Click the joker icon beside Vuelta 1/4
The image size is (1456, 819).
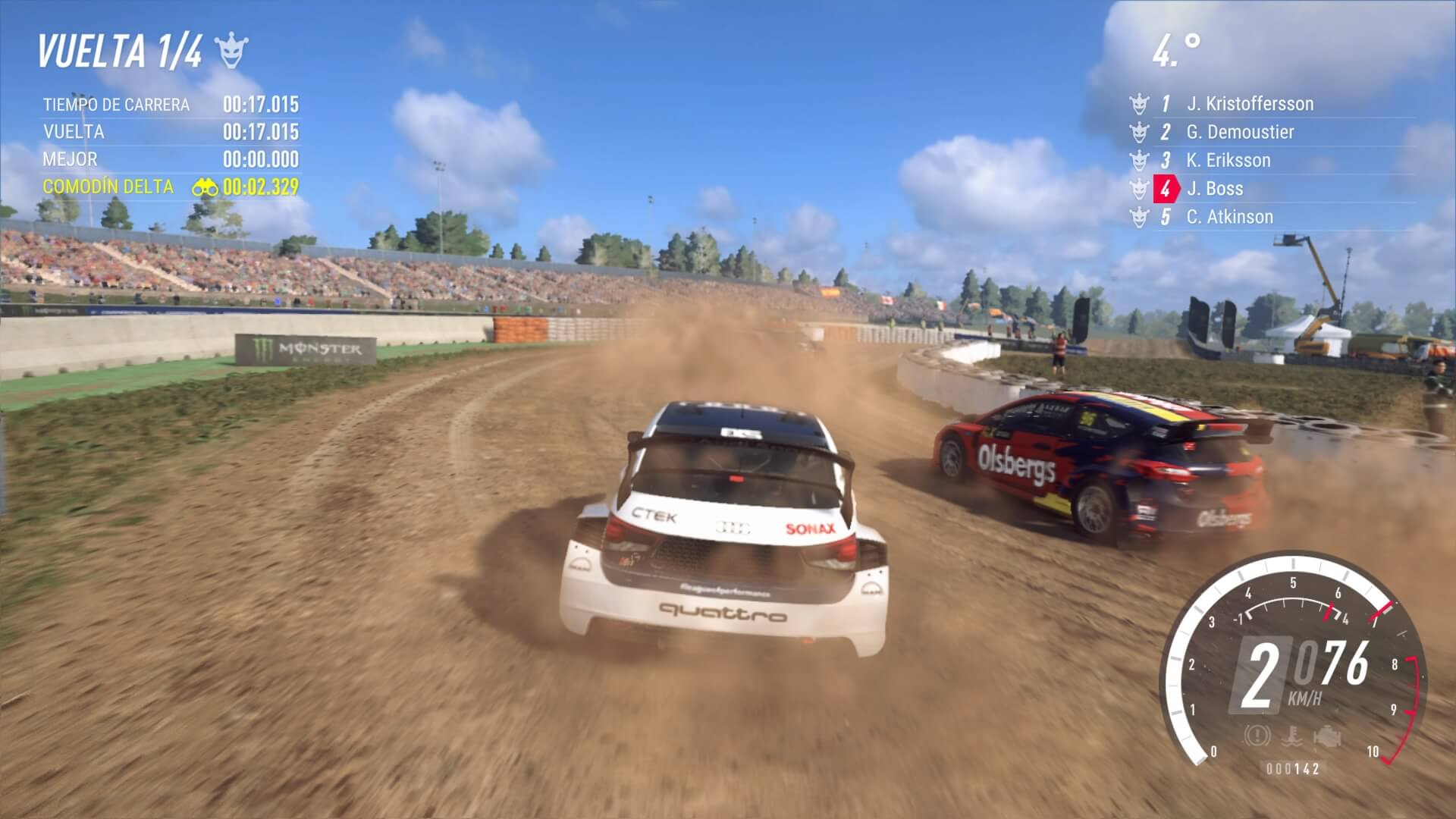pos(231,51)
